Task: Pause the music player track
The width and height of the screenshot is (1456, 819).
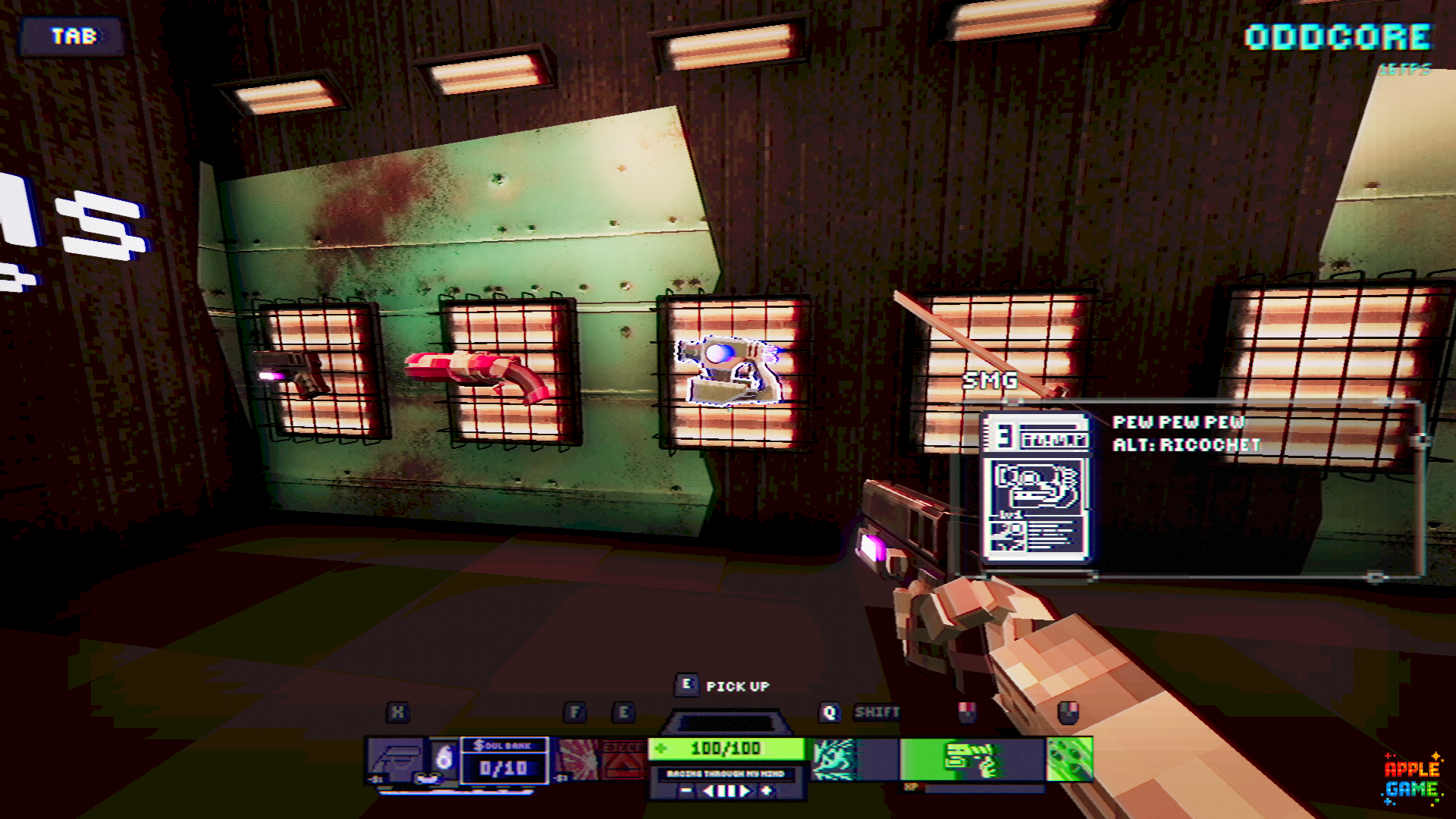Action: coord(726,791)
